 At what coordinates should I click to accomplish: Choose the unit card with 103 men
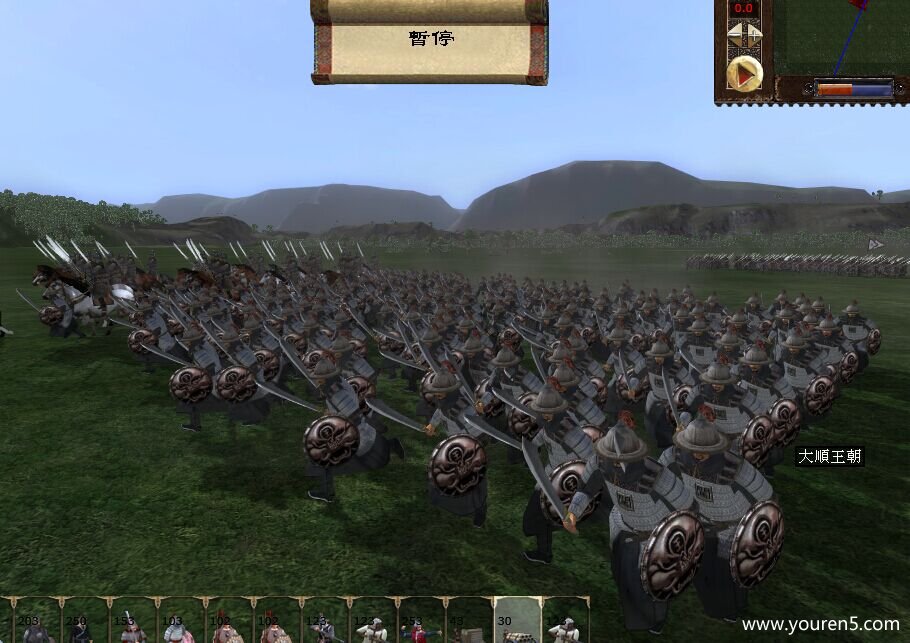point(176,622)
